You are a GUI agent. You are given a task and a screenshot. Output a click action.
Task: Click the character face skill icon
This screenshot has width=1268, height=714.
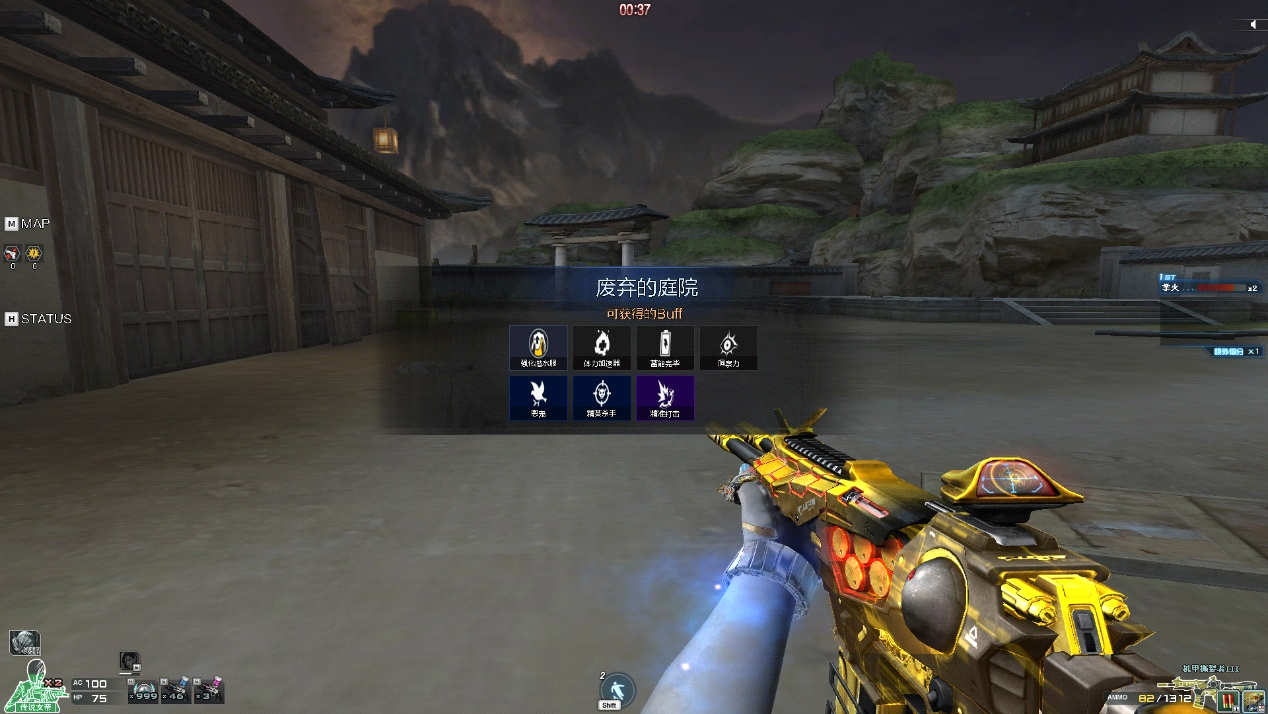128,662
